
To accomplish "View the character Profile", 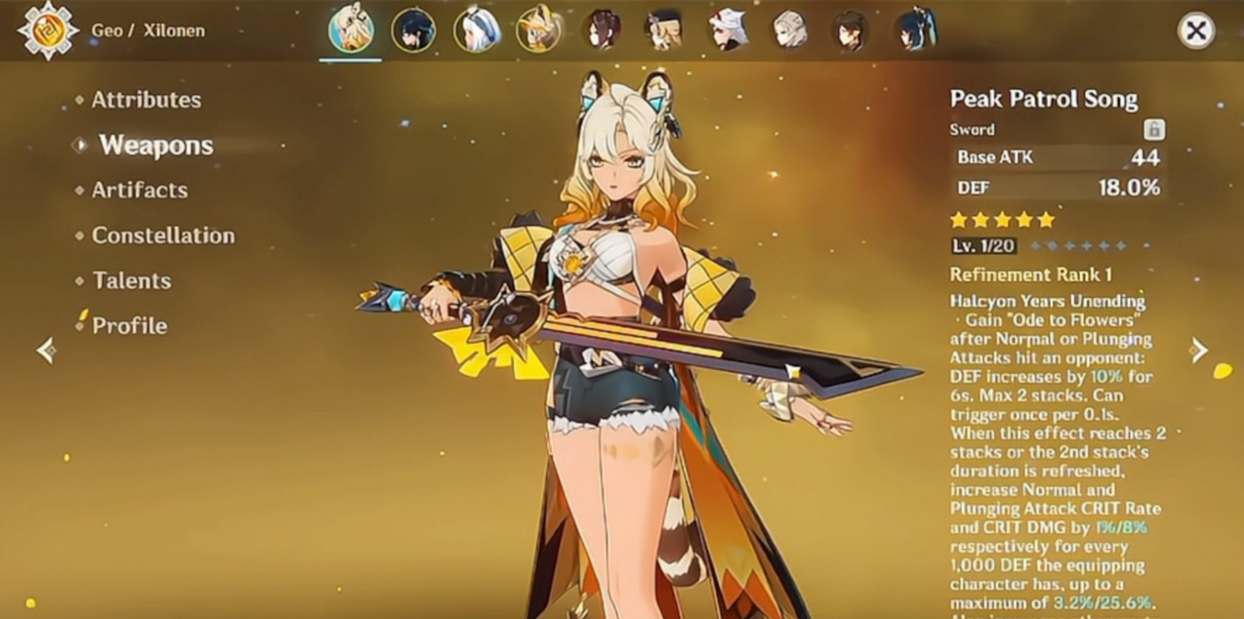I will pyautogui.click(x=129, y=326).
